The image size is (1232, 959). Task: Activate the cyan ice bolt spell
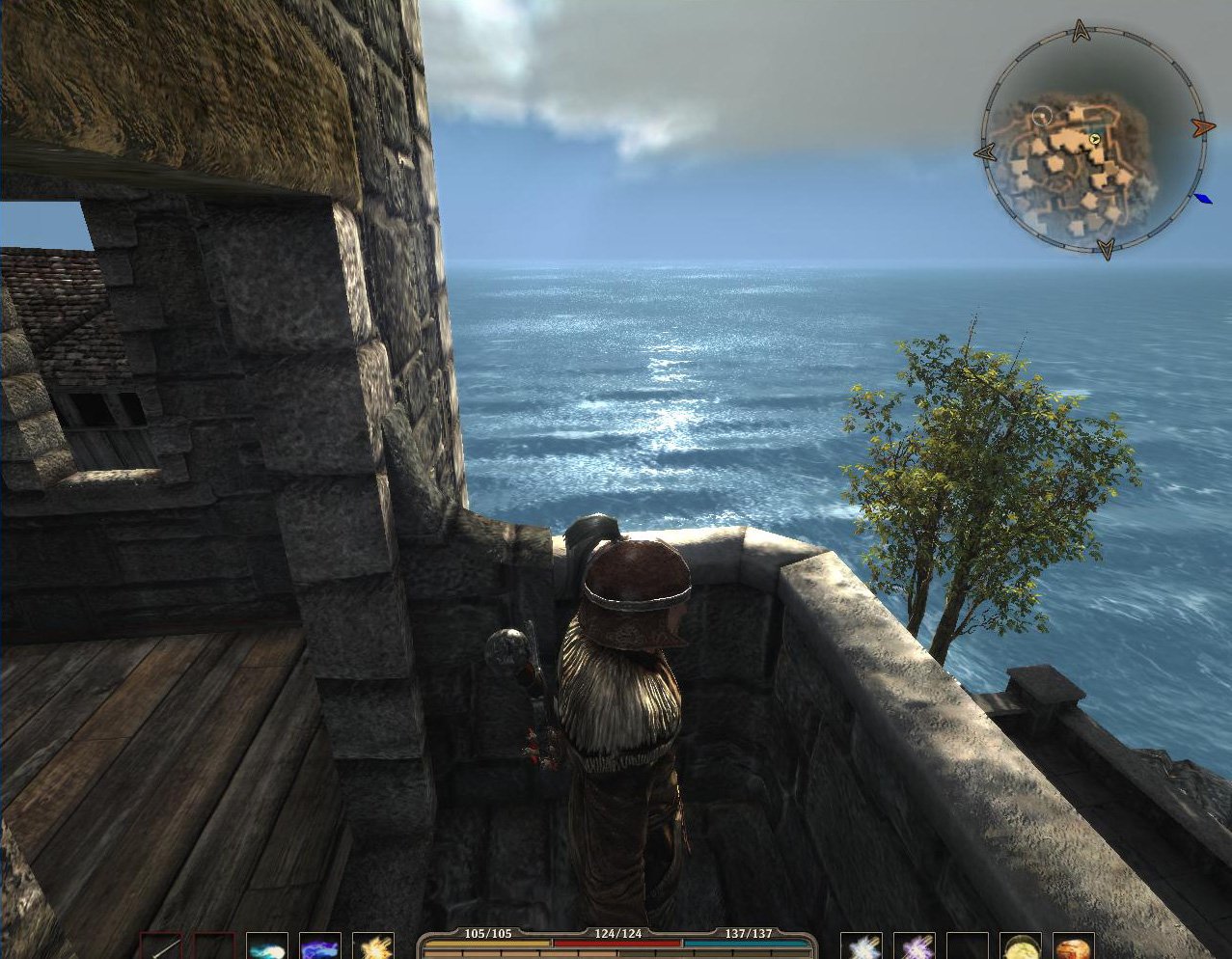click(266, 945)
